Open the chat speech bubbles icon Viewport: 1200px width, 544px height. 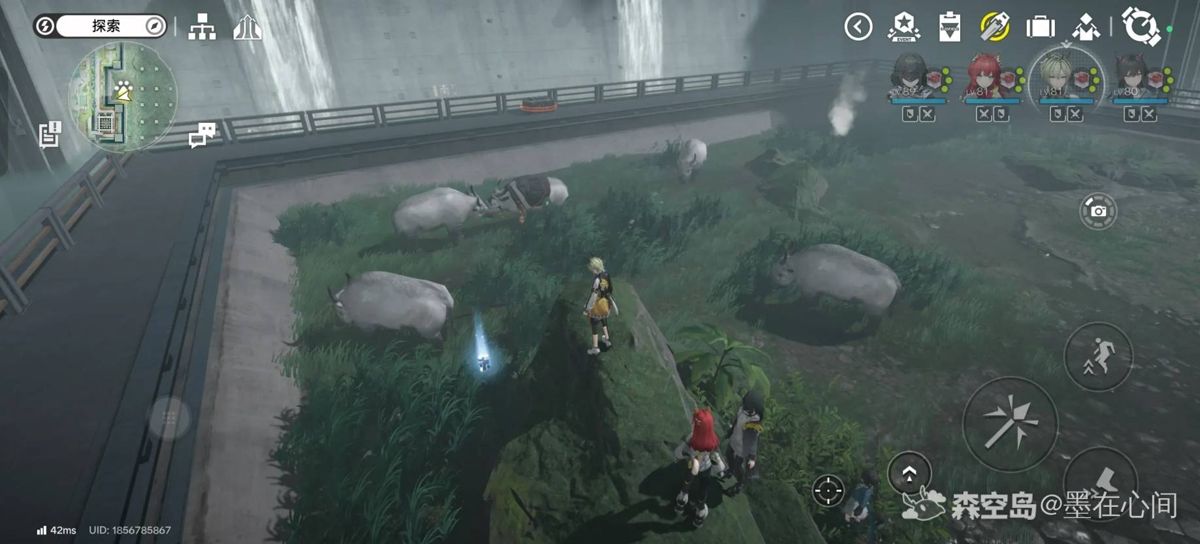(203, 134)
